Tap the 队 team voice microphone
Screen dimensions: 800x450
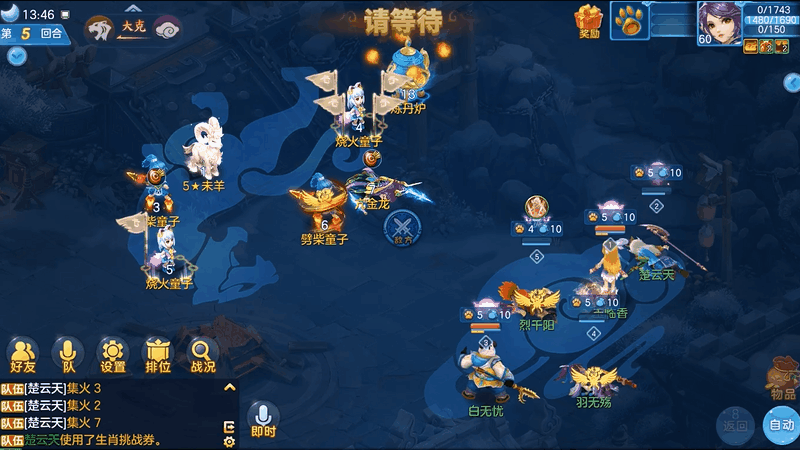tap(68, 354)
